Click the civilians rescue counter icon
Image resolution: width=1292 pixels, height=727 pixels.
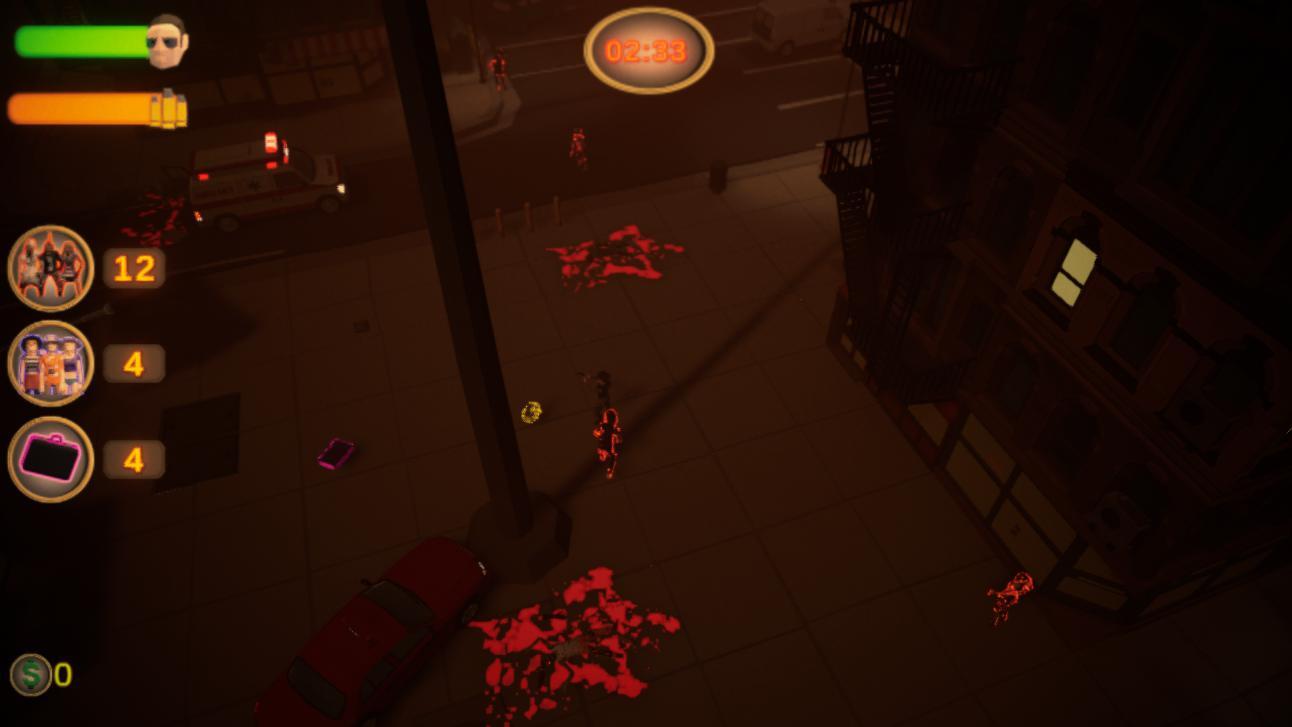point(50,363)
